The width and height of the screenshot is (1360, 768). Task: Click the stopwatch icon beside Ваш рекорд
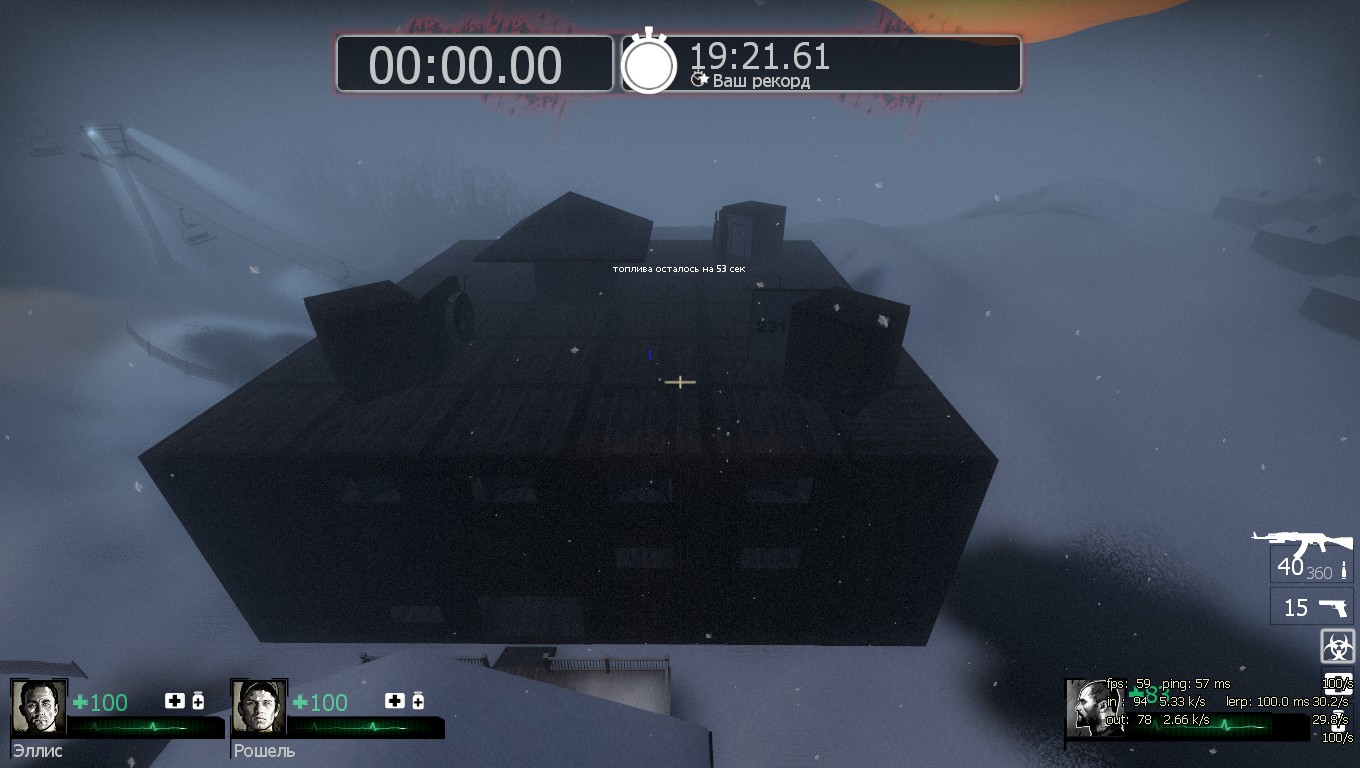650,64
